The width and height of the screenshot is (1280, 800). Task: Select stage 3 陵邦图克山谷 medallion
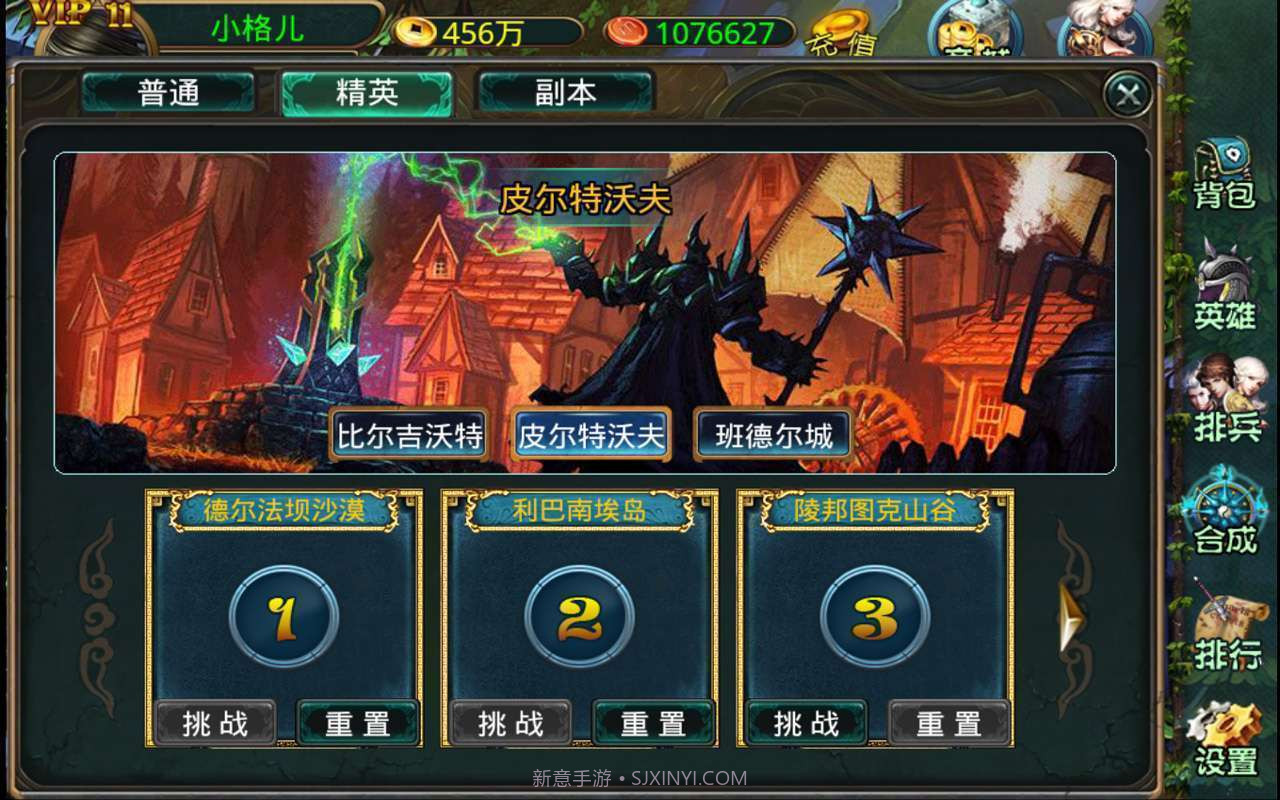pyautogui.click(x=873, y=617)
